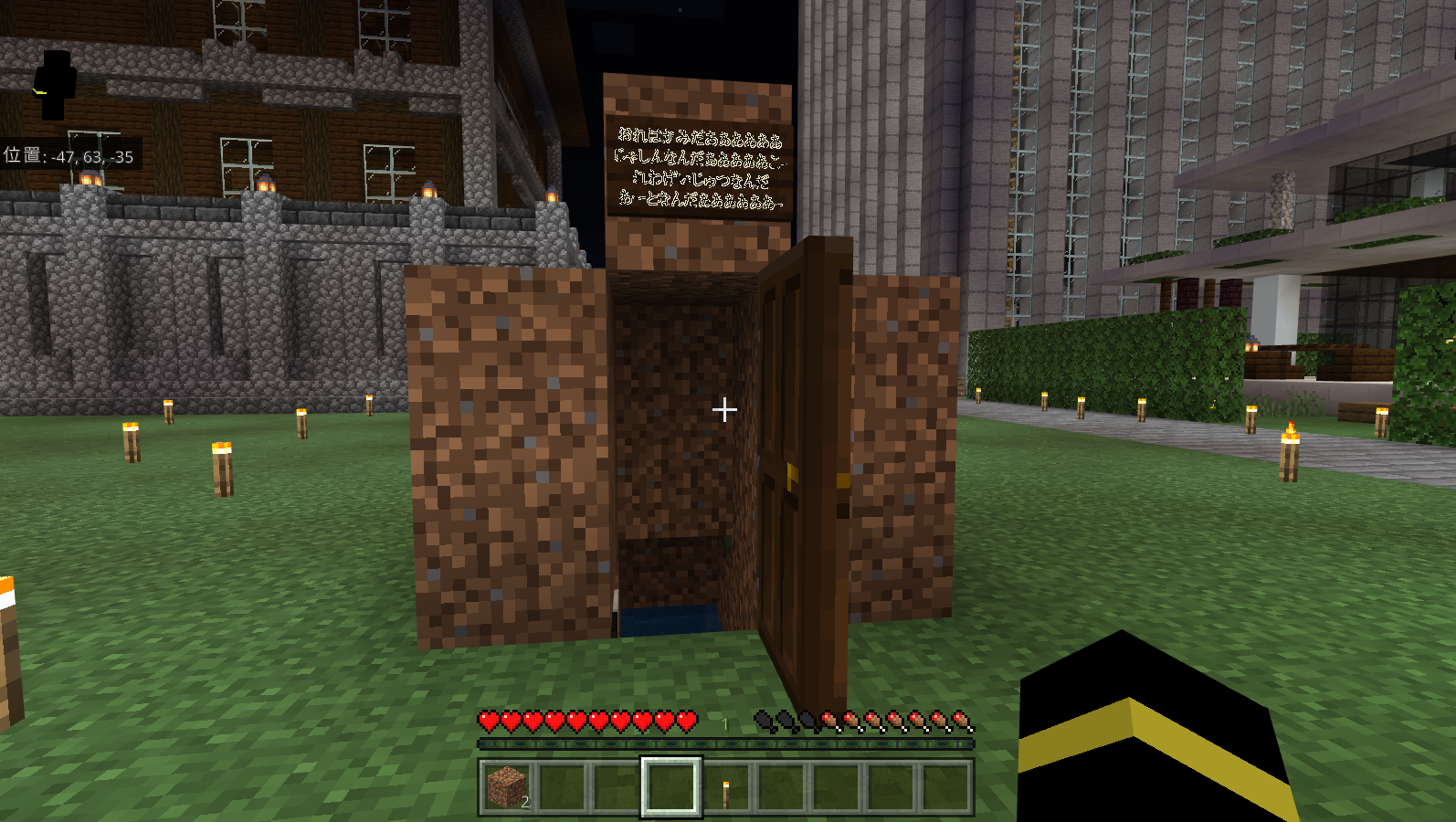This screenshot has height=822, width=1456.
Task: Click the item count 2 on the dirt stack
Action: pos(525,804)
